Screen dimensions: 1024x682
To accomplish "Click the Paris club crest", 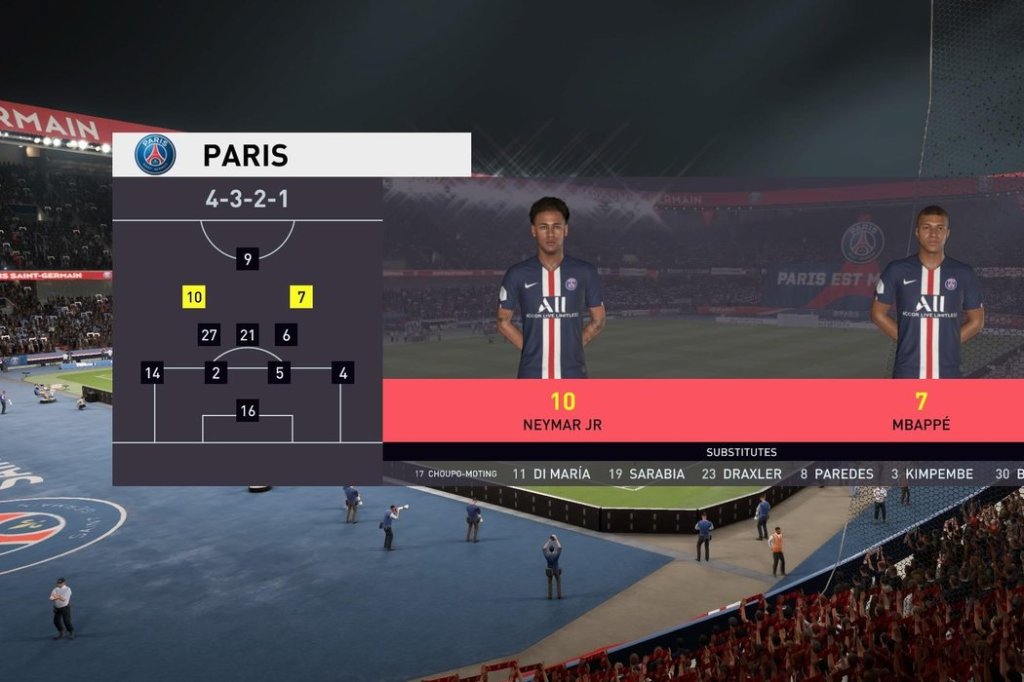I will 156,154.
